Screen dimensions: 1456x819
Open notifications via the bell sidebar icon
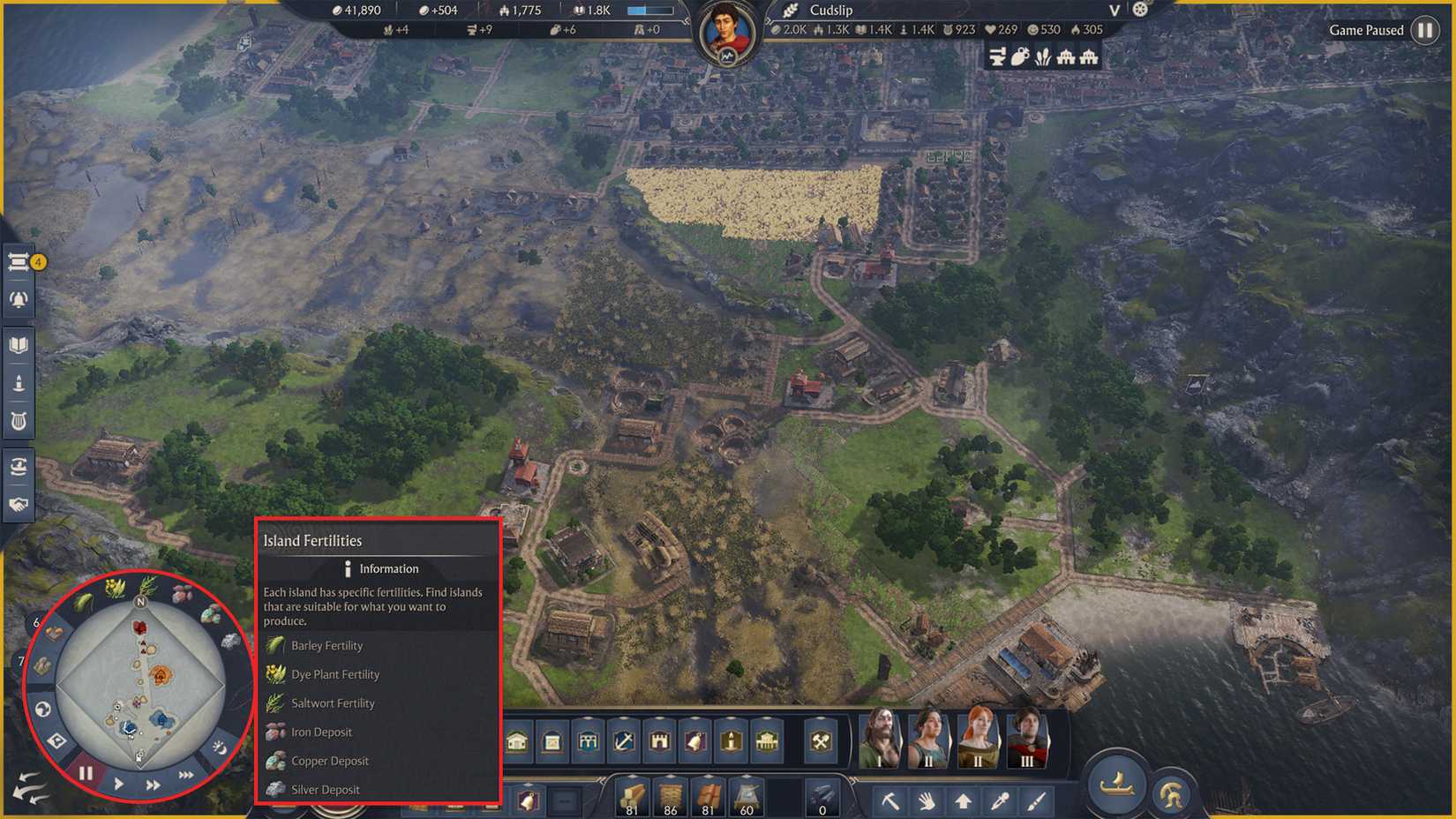(18, 300)
